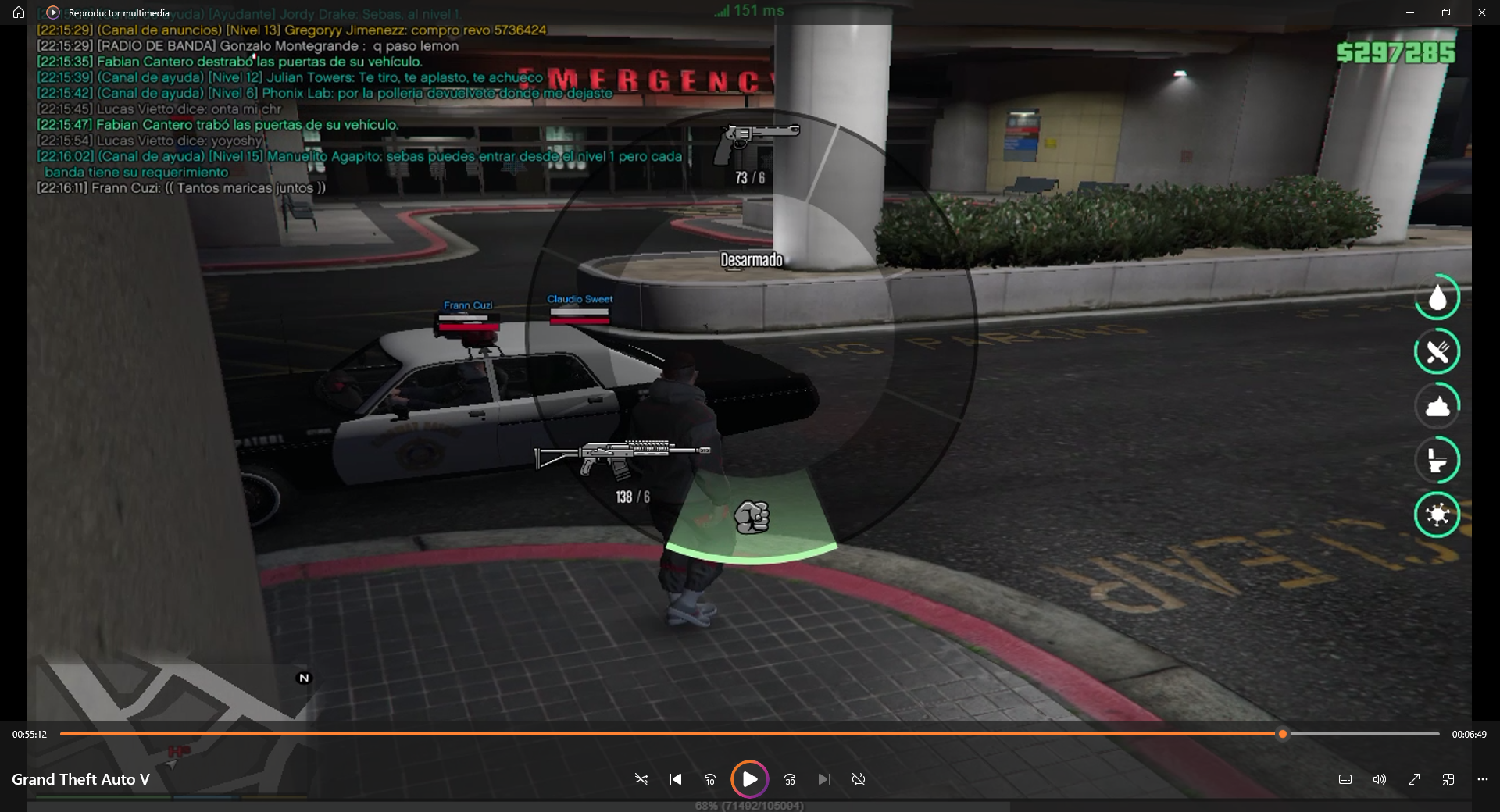Rewind ten seconds

710,779
